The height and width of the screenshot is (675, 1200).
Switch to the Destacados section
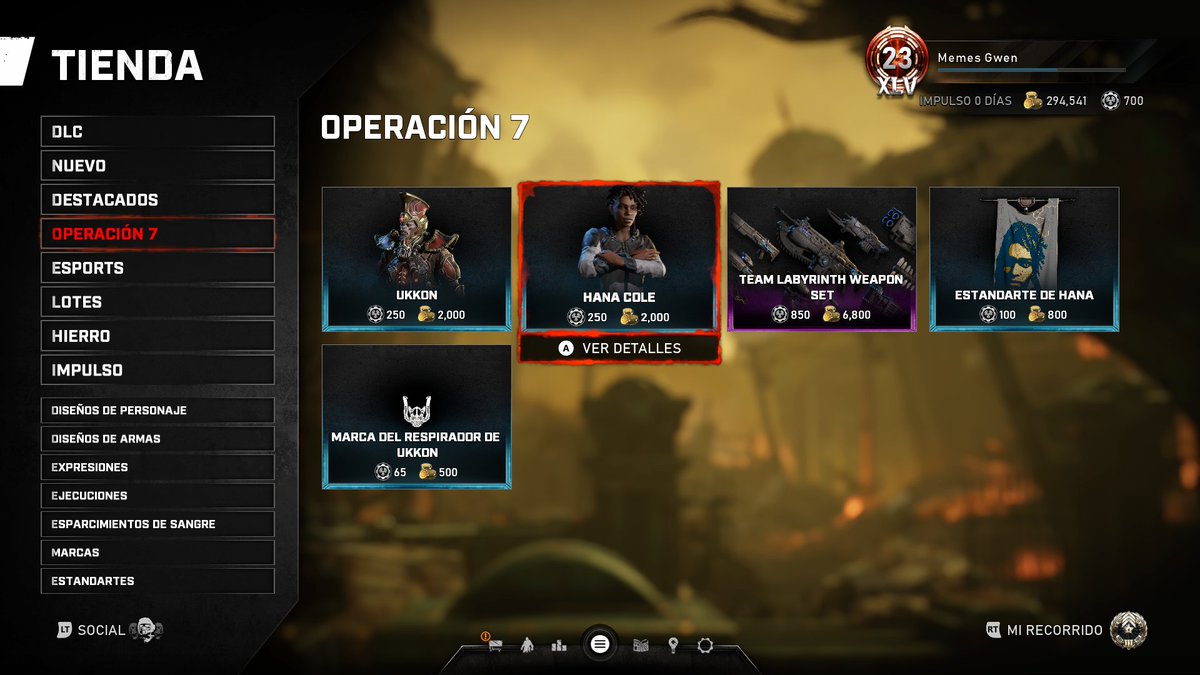157,199
